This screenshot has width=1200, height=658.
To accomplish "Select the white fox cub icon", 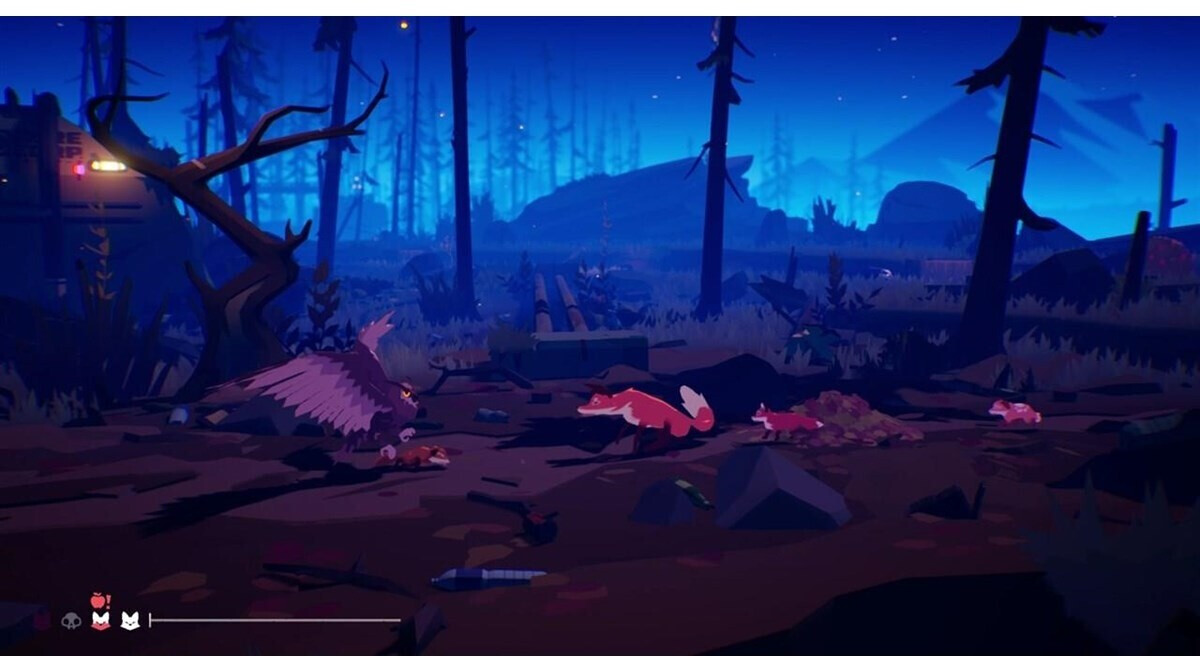I will [x=129, y=621].
